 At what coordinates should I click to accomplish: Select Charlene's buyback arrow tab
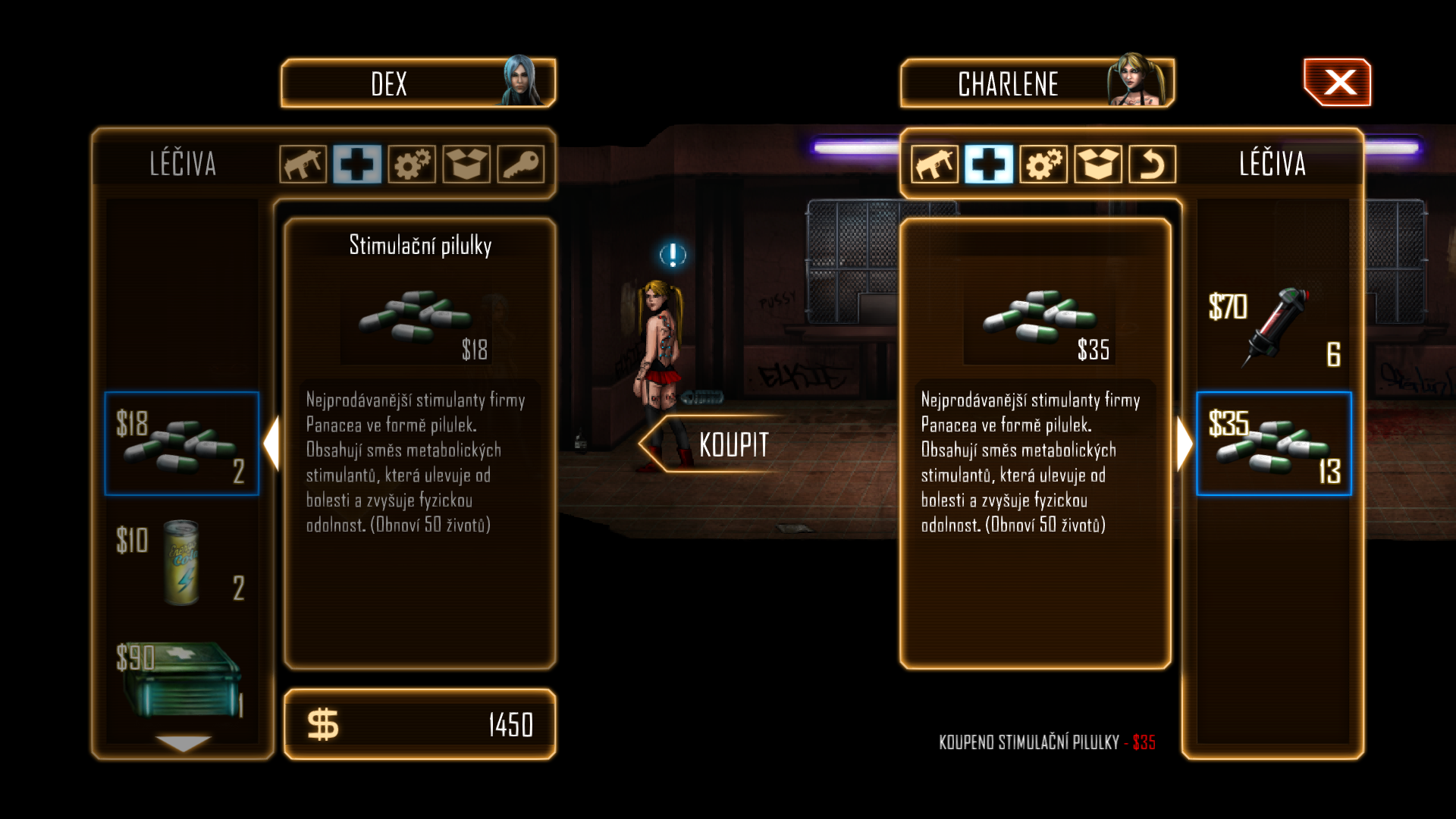[1153, 164]
